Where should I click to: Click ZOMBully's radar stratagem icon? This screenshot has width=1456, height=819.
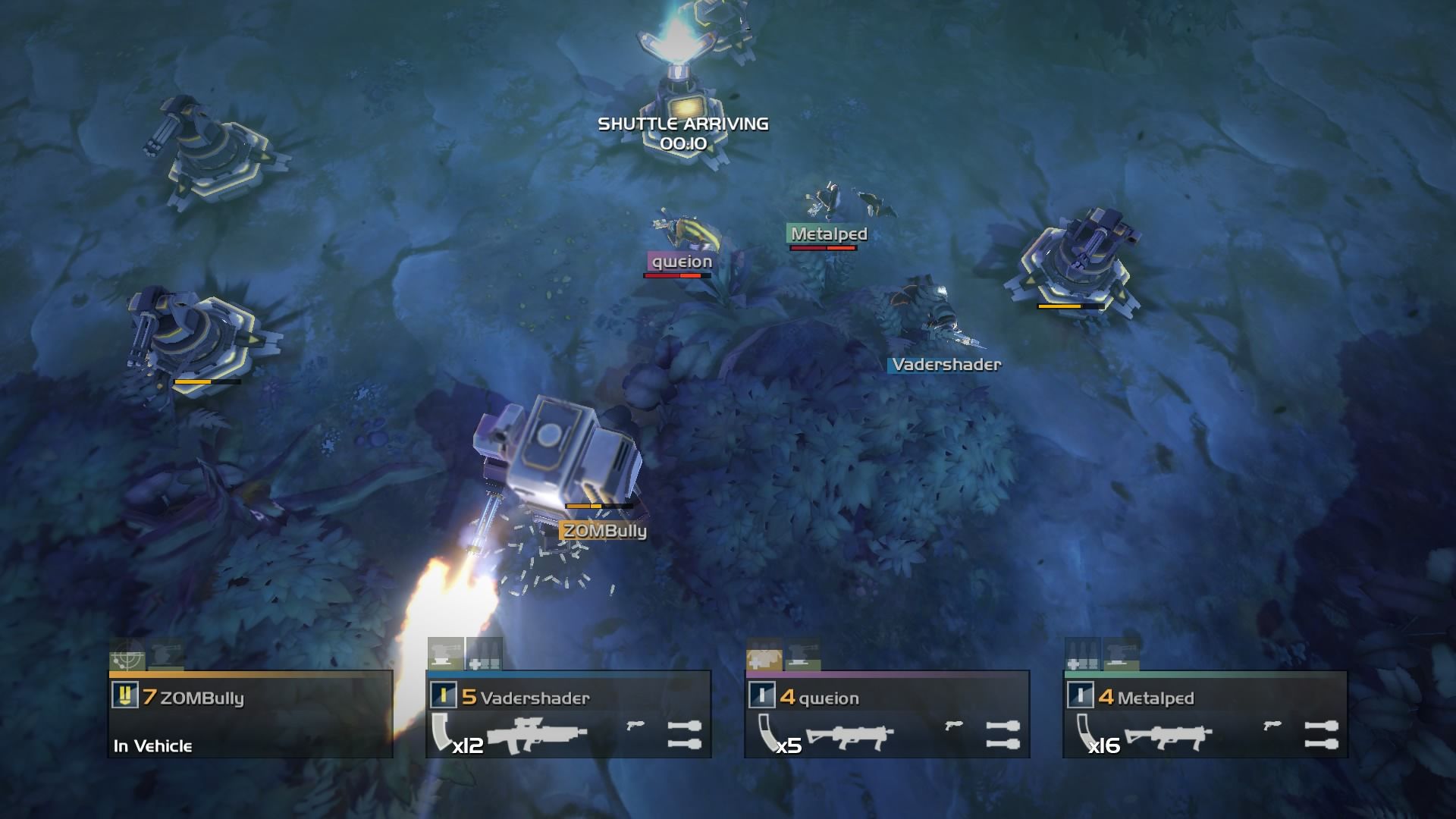127,655
